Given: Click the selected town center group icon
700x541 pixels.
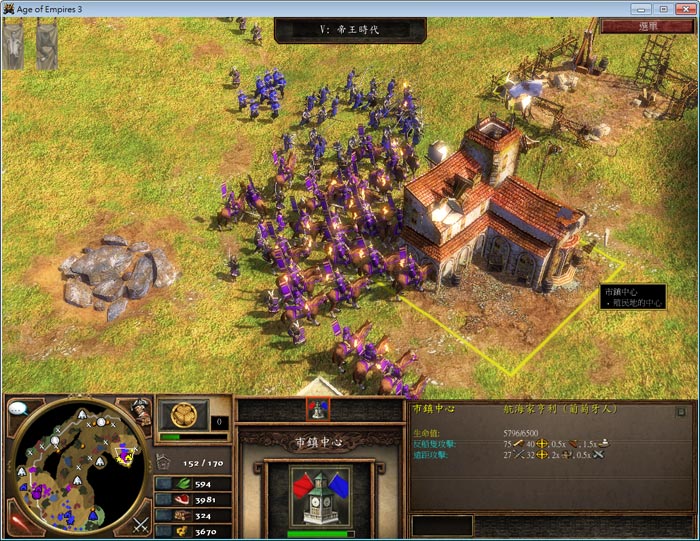Looking at the screenshot, I should [x=318, y=408].
